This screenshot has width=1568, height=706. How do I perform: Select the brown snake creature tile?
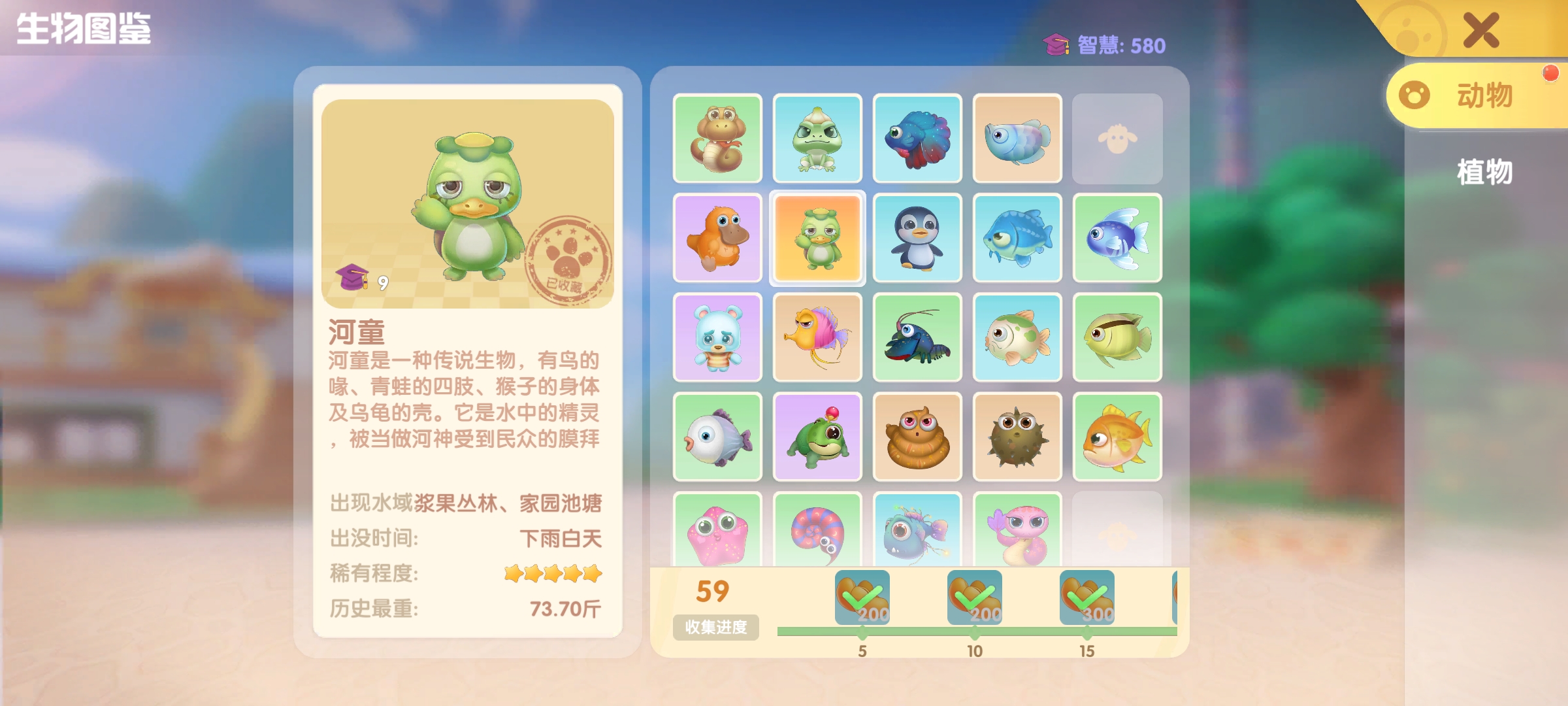[717, 139]
